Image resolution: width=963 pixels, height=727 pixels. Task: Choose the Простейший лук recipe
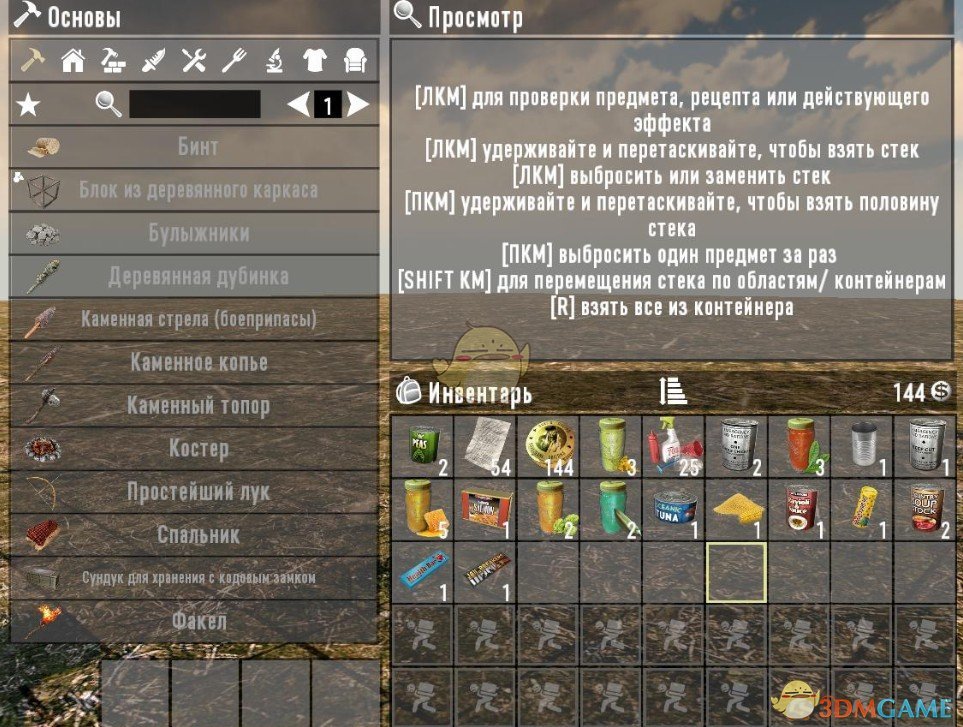click(x=194, y=492)
